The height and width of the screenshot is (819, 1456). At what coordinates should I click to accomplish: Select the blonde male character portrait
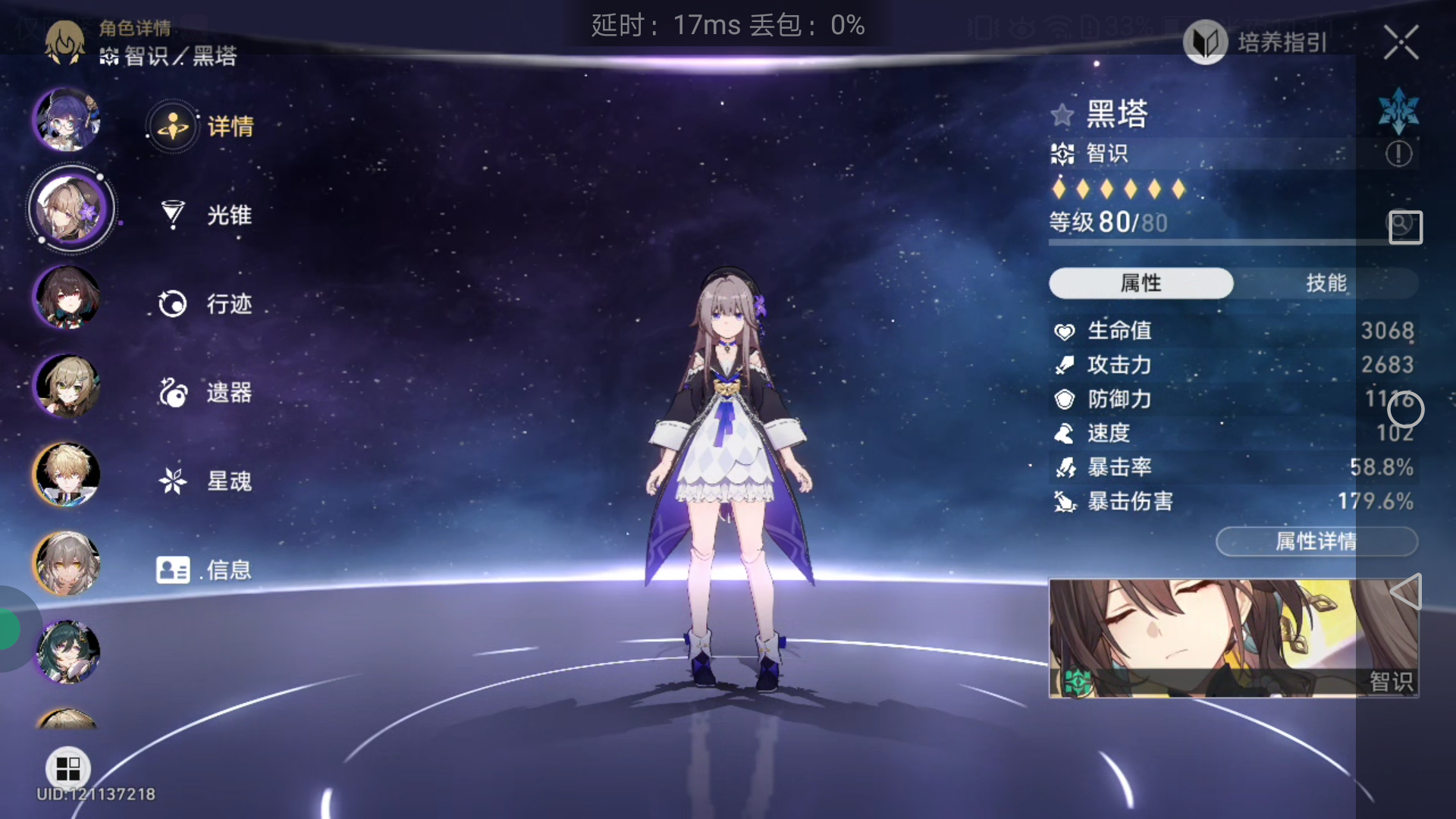pos(67,475)
